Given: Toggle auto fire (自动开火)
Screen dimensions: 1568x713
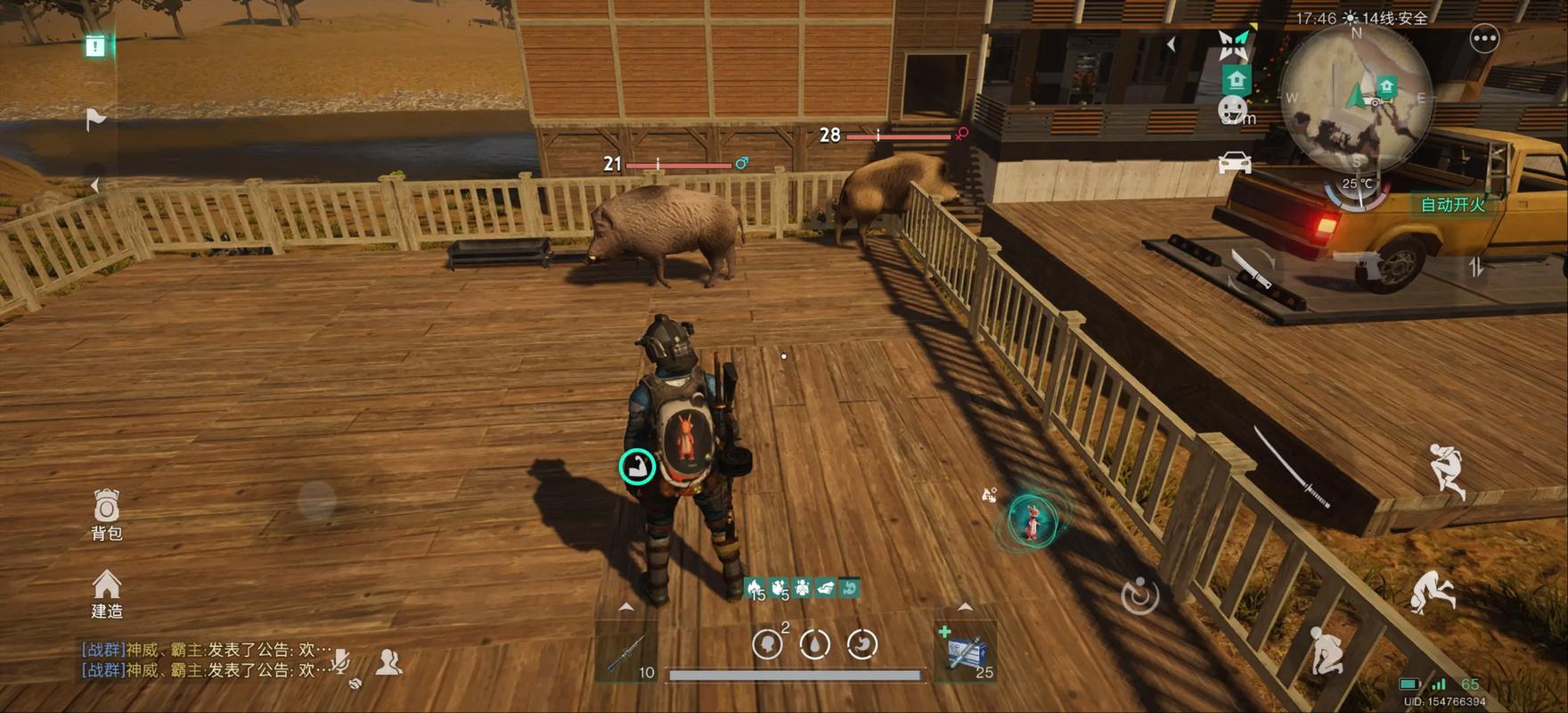Looking at the screenshot, I should click(x=1452, y=205).
